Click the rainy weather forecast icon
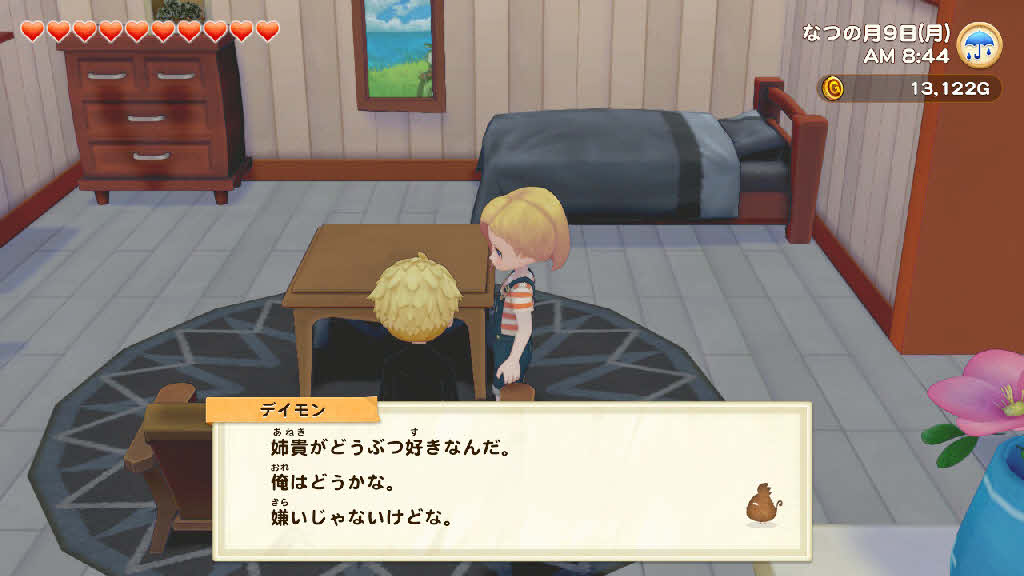1024x576 pixels. pyautogui.click(x=979, y=44)
